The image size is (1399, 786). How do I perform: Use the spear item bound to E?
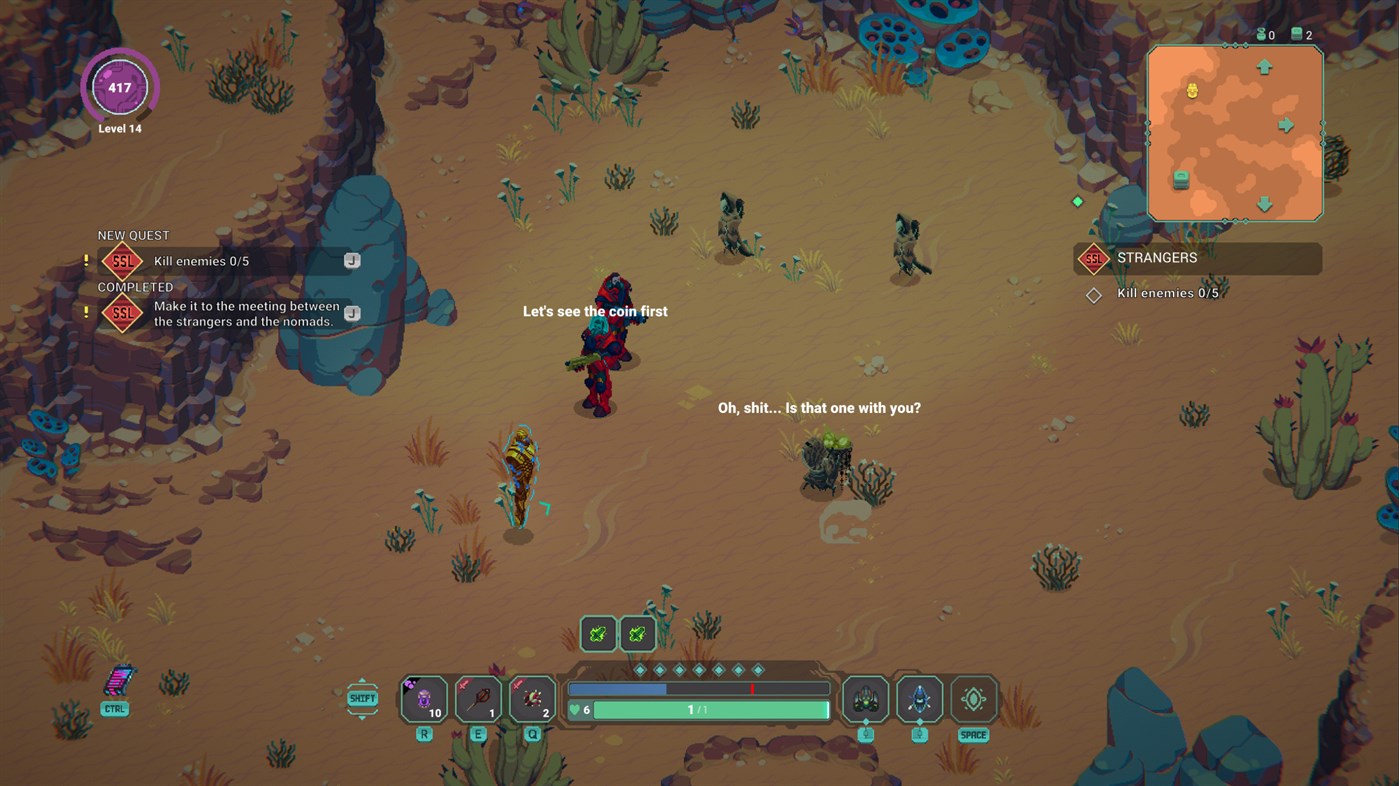[x=478, y=698]
